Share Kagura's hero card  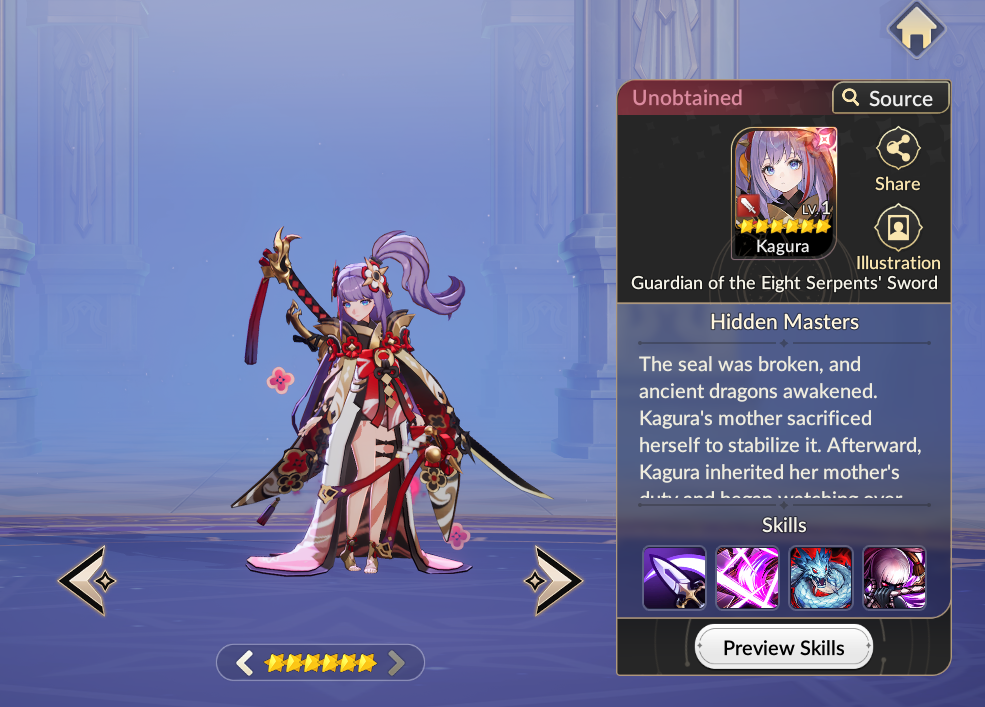(897, 160)
